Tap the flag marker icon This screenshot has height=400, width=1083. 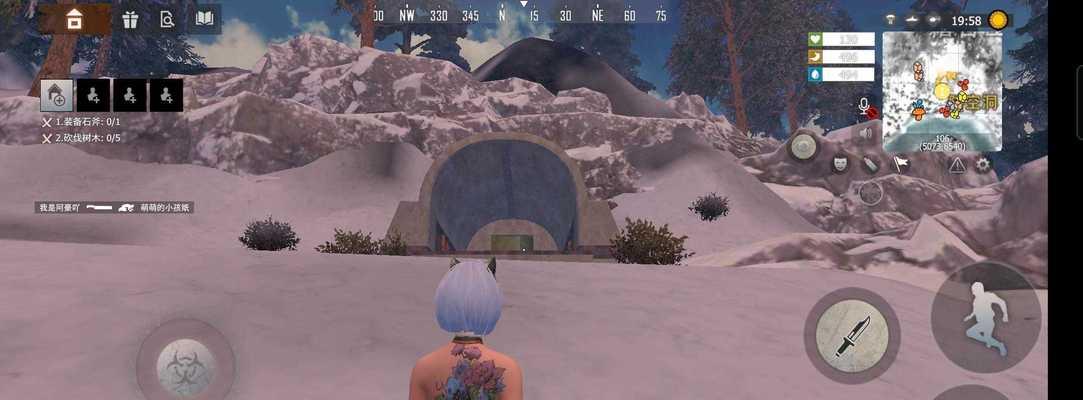[900, 164]
